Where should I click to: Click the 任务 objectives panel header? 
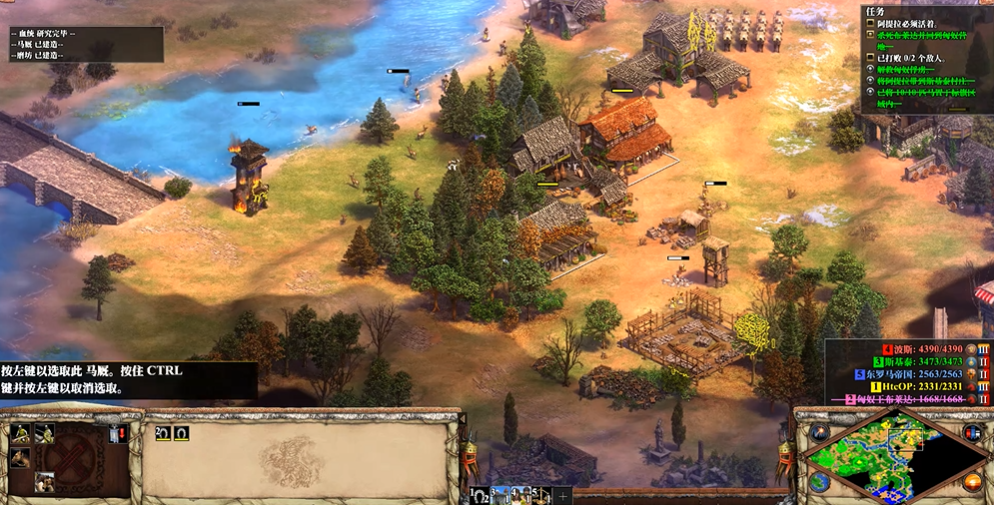[874, 12]
